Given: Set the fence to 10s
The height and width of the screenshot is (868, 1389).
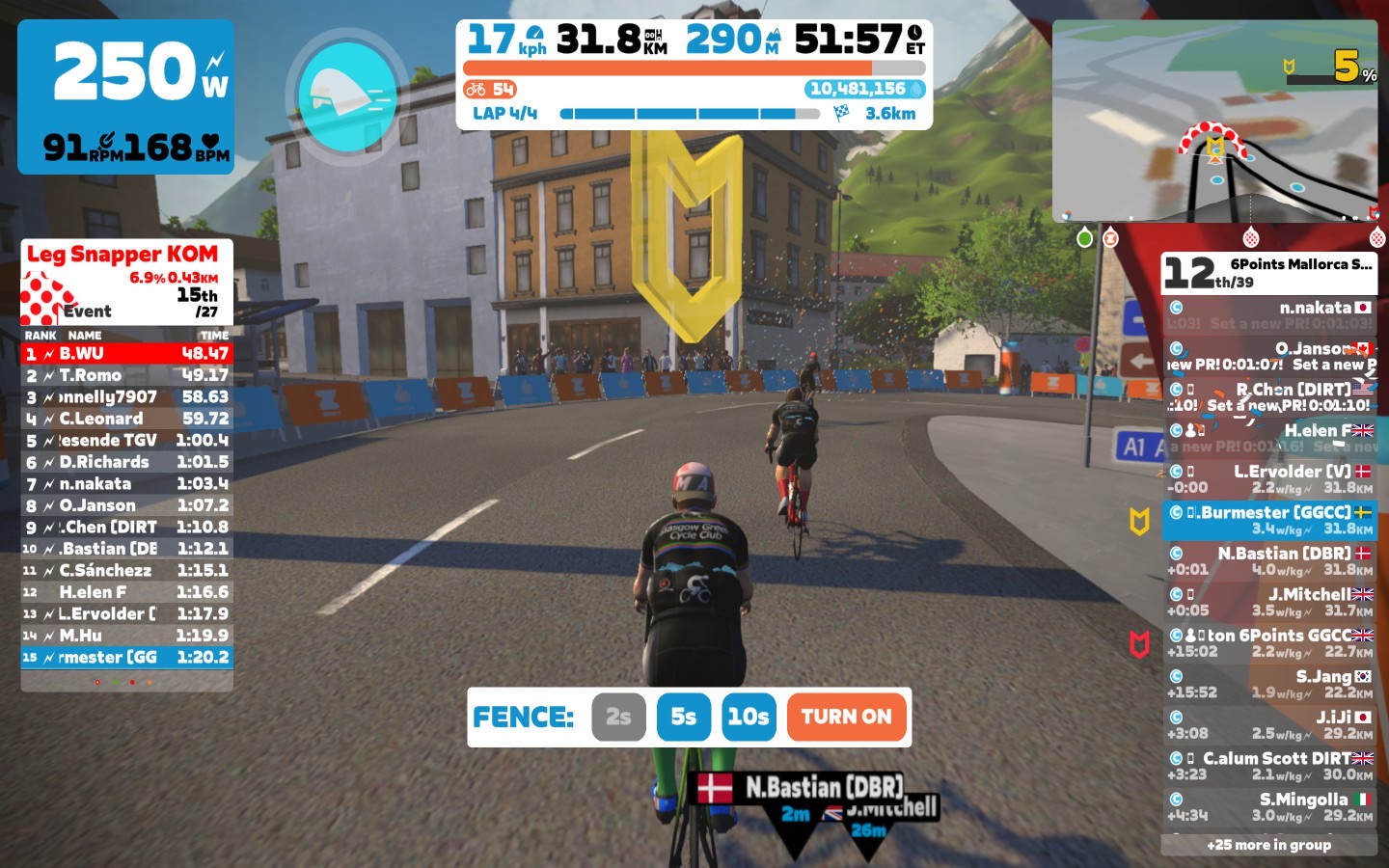Looking at the screenshot, I should tap(749, 717).
